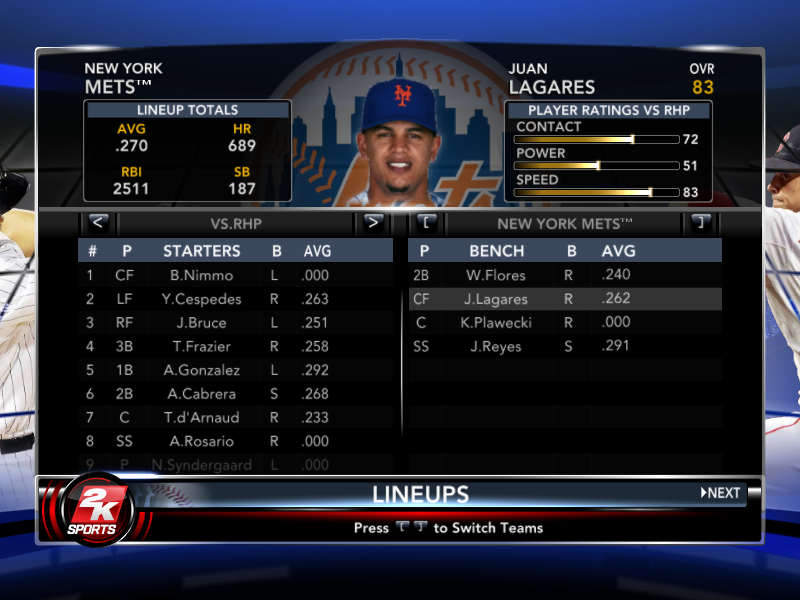Click left arrow beside VS.RHP

tap(97, 222)
